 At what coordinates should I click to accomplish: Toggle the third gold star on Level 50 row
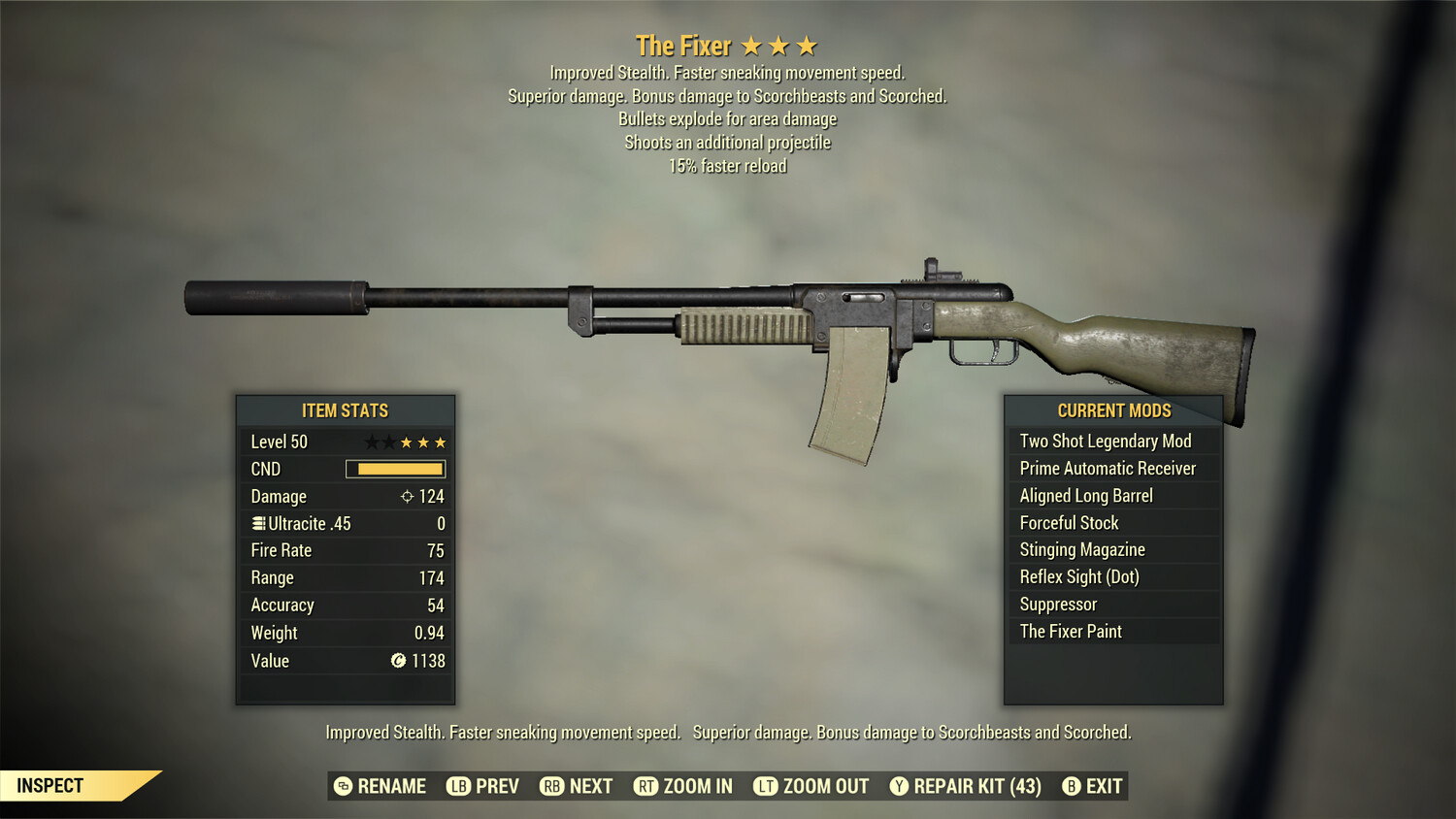click(442, 442)
